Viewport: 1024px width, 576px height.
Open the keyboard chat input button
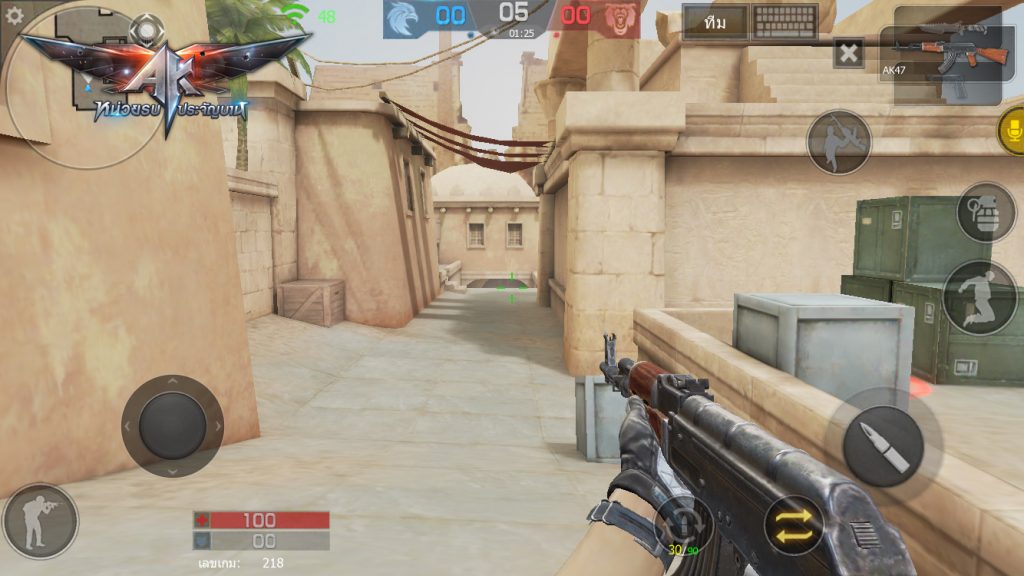785,22
